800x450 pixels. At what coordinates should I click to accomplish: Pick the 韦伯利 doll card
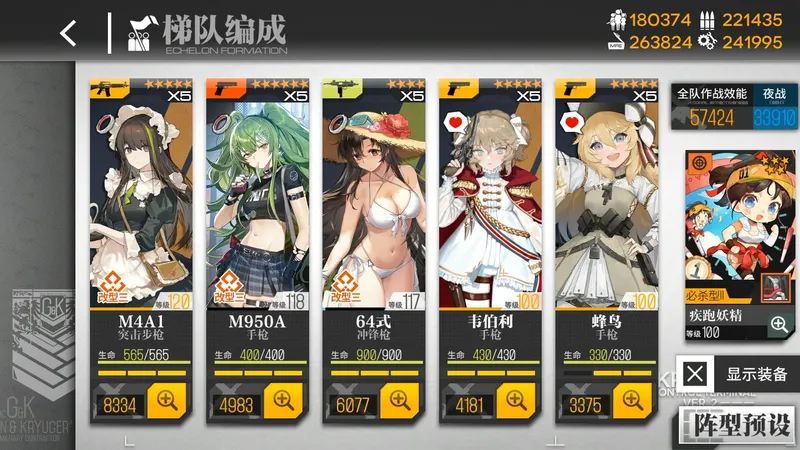point(490,200)
